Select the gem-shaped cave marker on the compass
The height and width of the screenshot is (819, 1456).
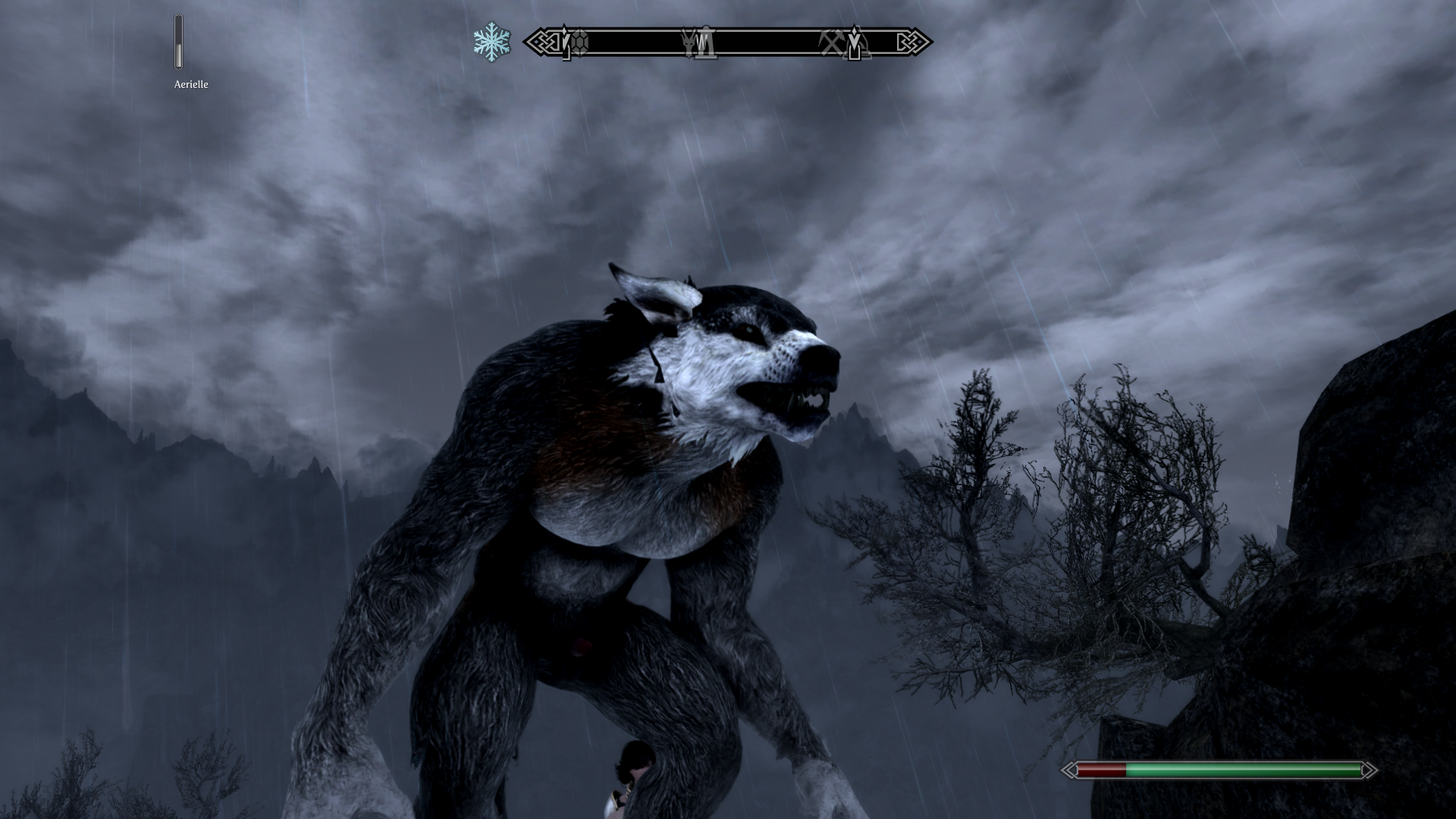tap(580, 42)
